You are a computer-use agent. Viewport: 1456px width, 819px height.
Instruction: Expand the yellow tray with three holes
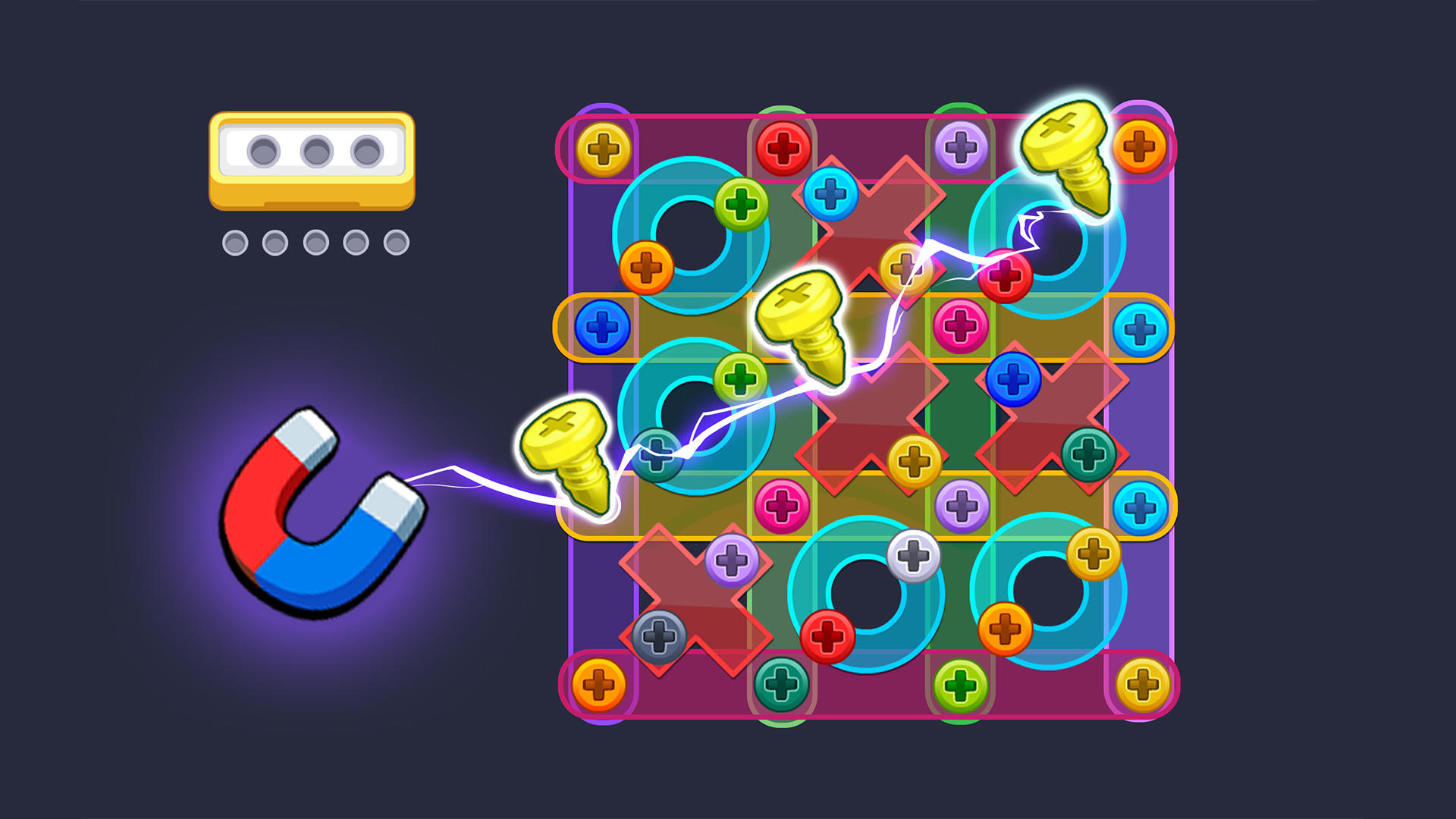tap(311, 159)
